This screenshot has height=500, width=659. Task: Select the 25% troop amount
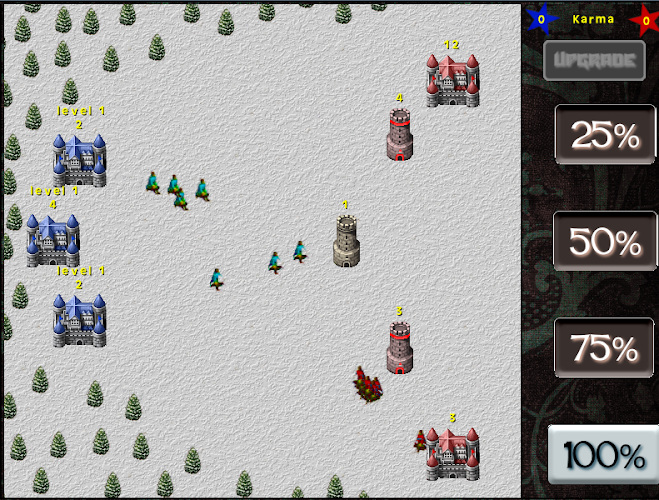click(x=604, y=136)
